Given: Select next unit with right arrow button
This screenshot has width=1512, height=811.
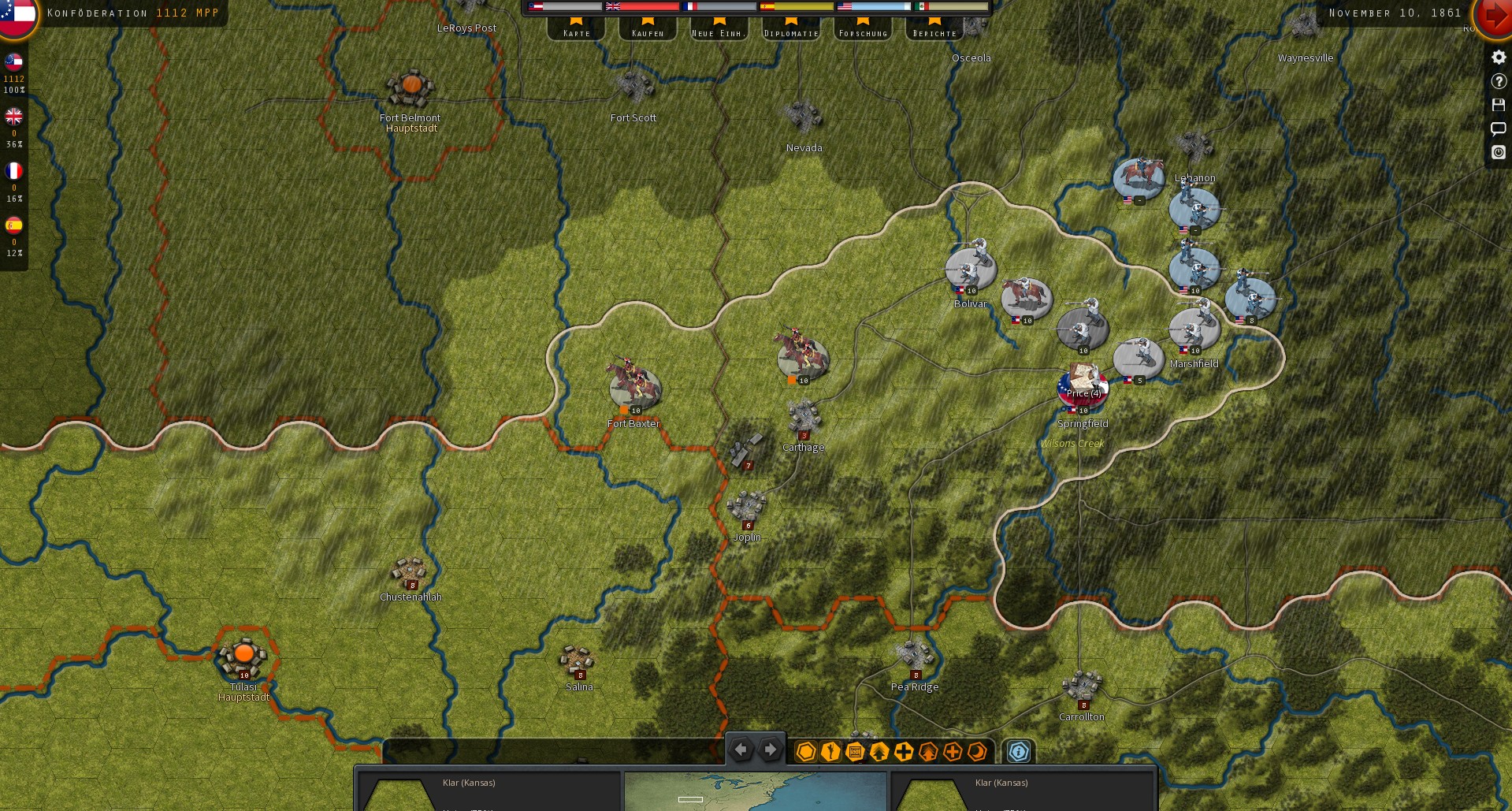Looking at the screenshot, I should (770, 750).
